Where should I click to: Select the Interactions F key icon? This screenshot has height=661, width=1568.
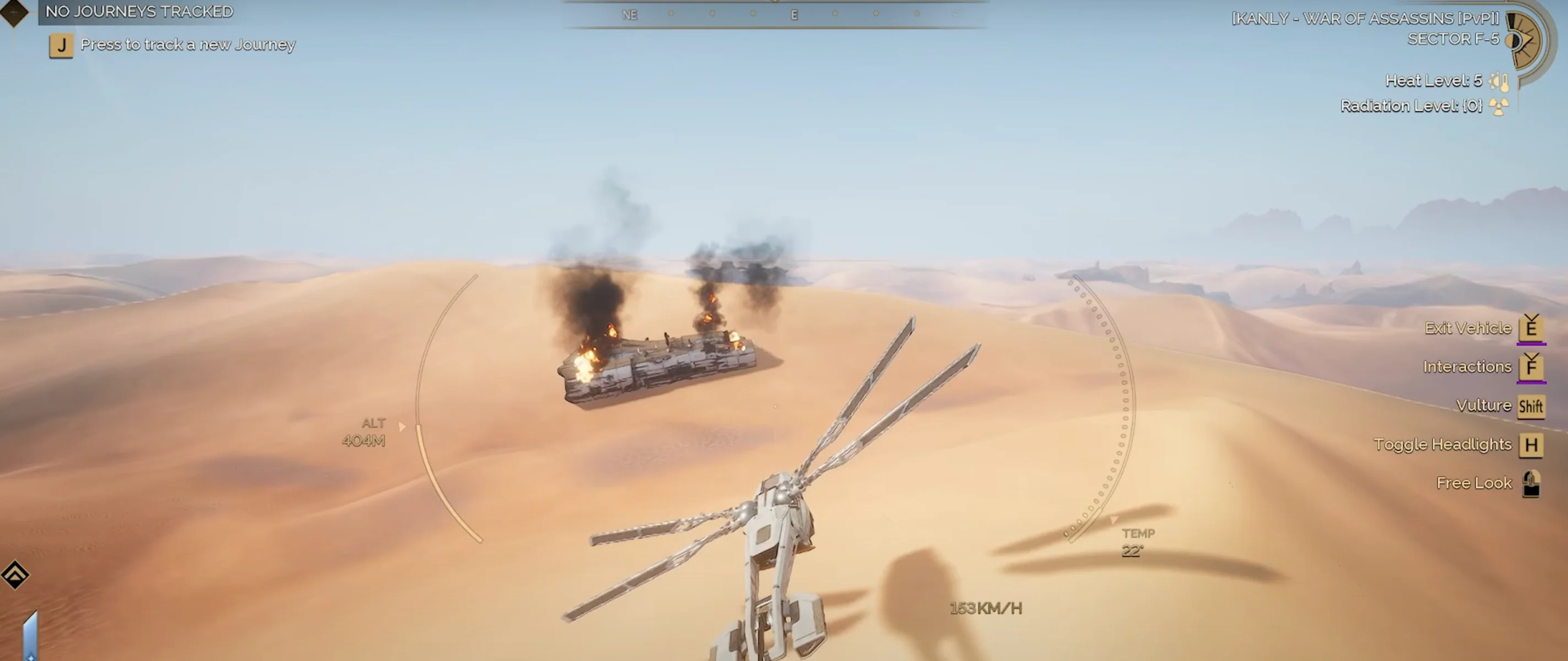click(1532, 367)
